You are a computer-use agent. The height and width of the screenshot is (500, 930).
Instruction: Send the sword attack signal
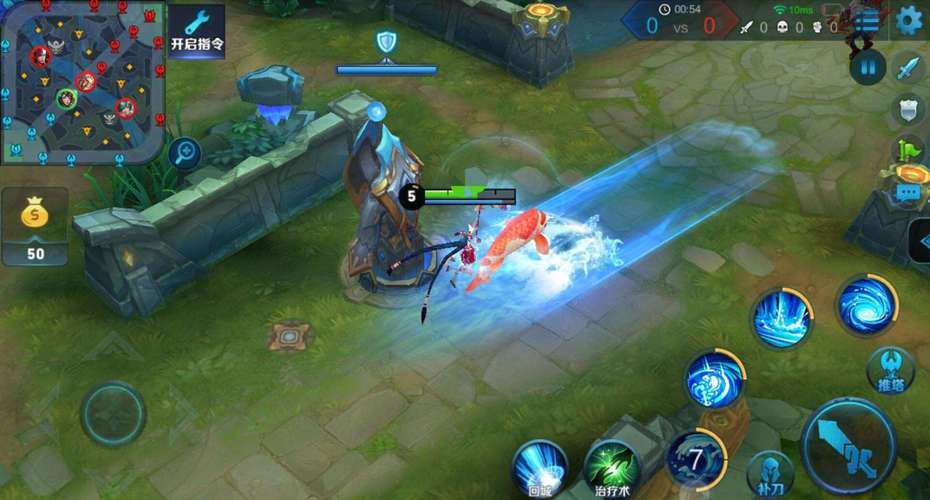click(x=907, y=68)
